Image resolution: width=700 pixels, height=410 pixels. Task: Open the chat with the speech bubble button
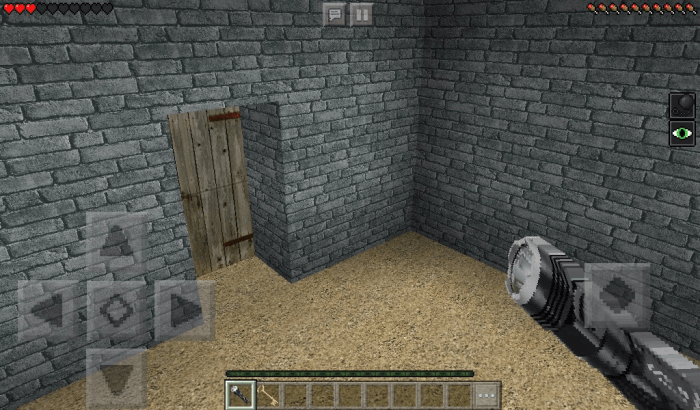[x=334, y=13]
